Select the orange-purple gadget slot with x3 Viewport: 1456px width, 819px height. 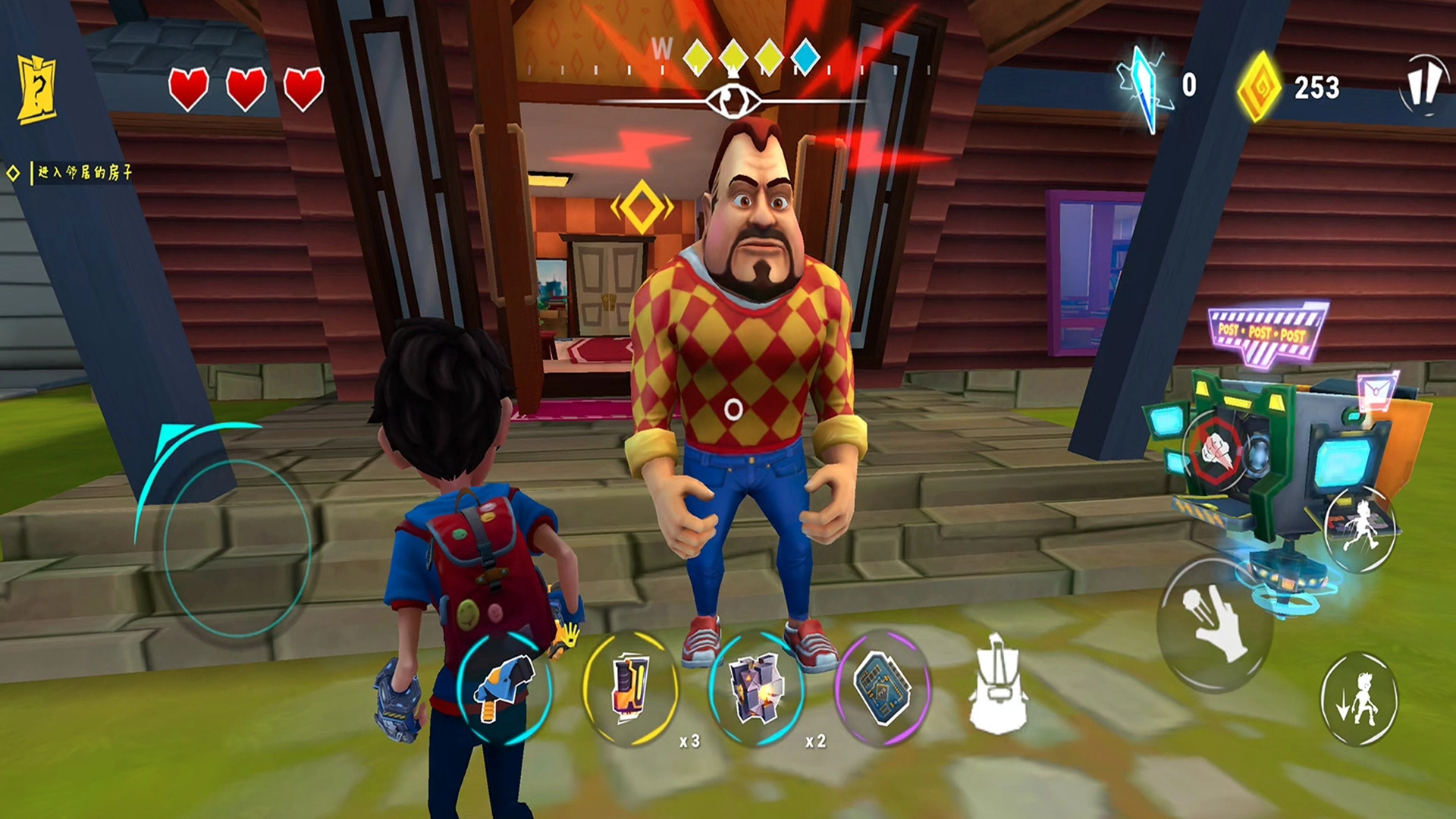(x=630, y=687)
